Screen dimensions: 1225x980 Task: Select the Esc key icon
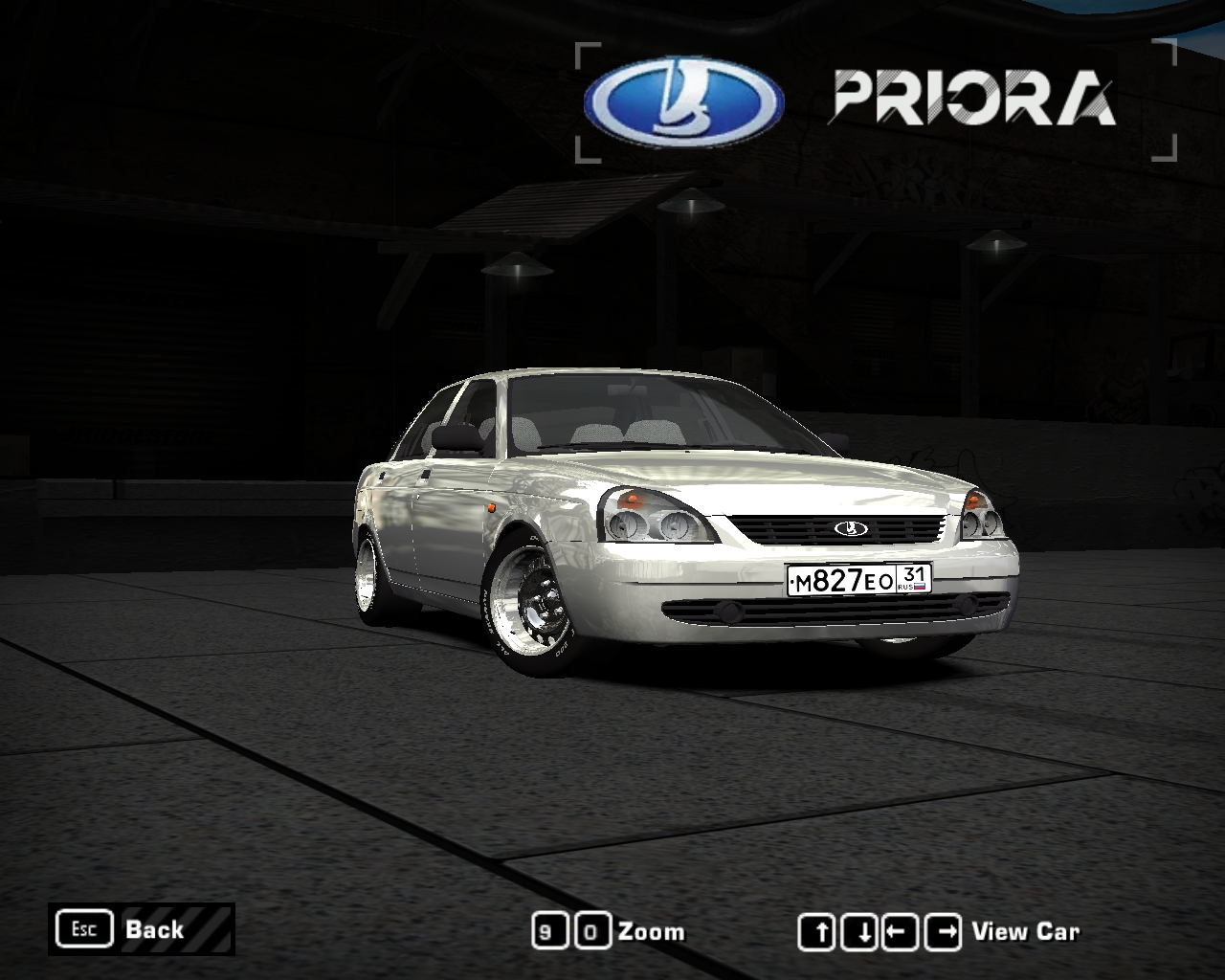tap(85, 928)
